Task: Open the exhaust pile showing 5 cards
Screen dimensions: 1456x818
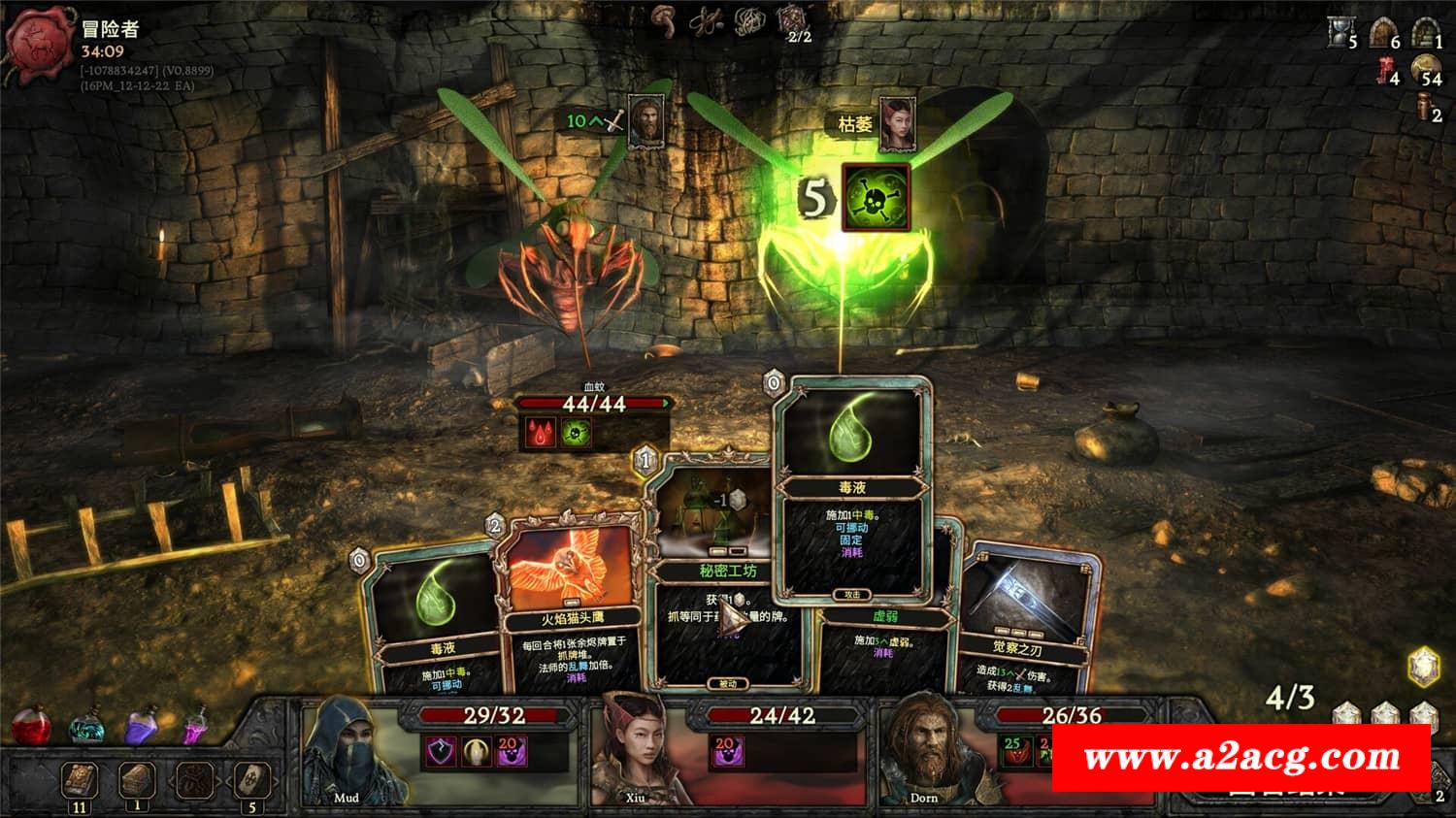Action: (251, 779)
